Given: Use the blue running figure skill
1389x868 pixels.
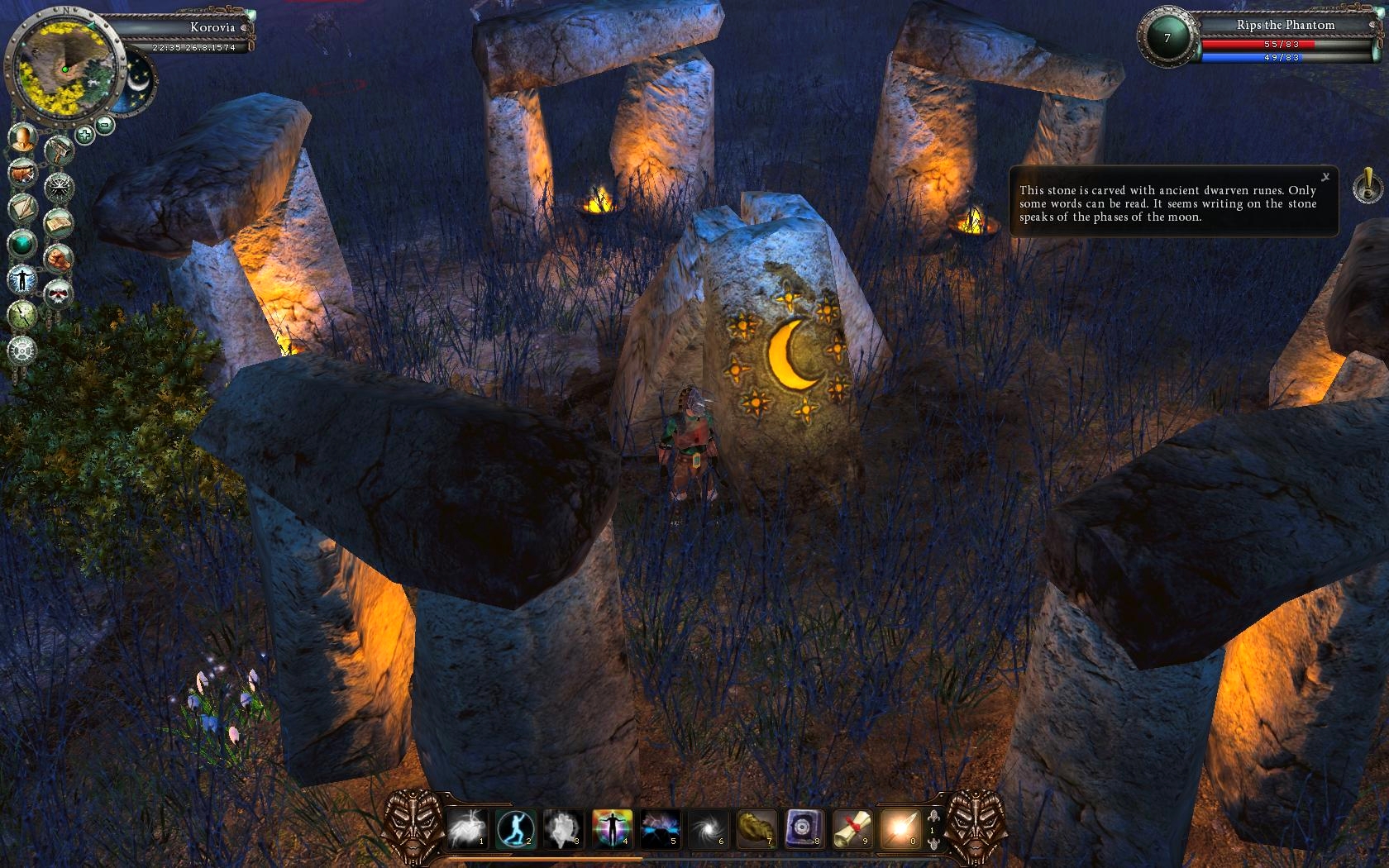Looking at the screenshot, I should click(x=514, y=827).
